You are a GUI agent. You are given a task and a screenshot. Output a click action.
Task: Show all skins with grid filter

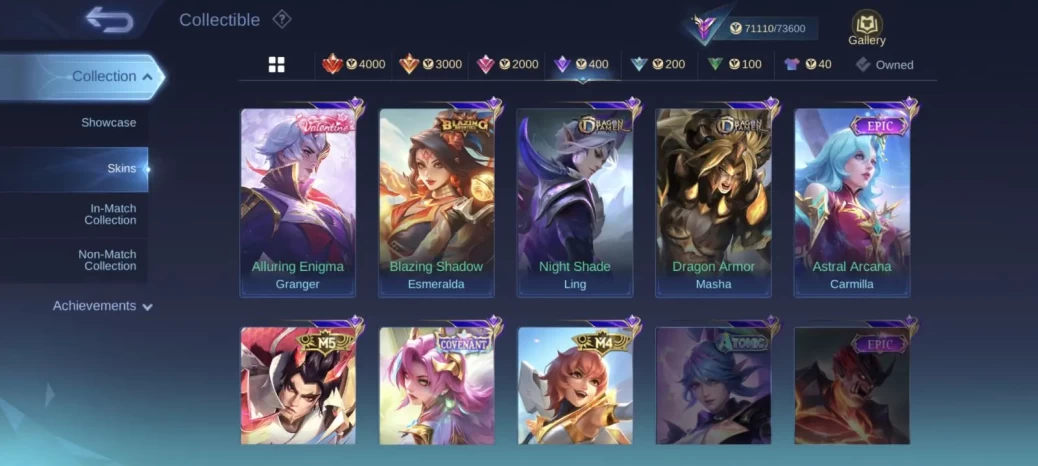(x=276, y=65)
